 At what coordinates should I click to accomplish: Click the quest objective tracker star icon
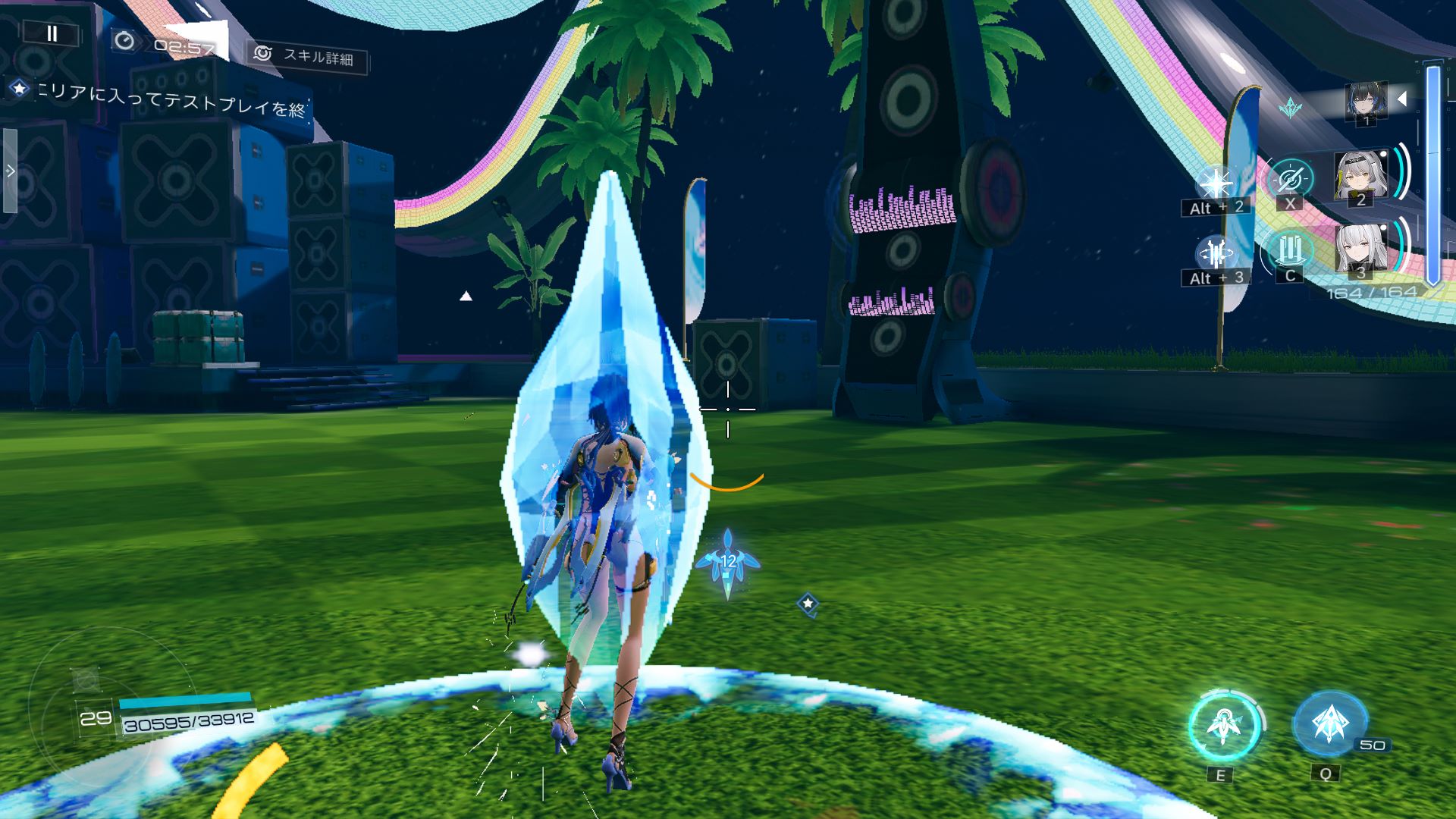click(19, 89)
